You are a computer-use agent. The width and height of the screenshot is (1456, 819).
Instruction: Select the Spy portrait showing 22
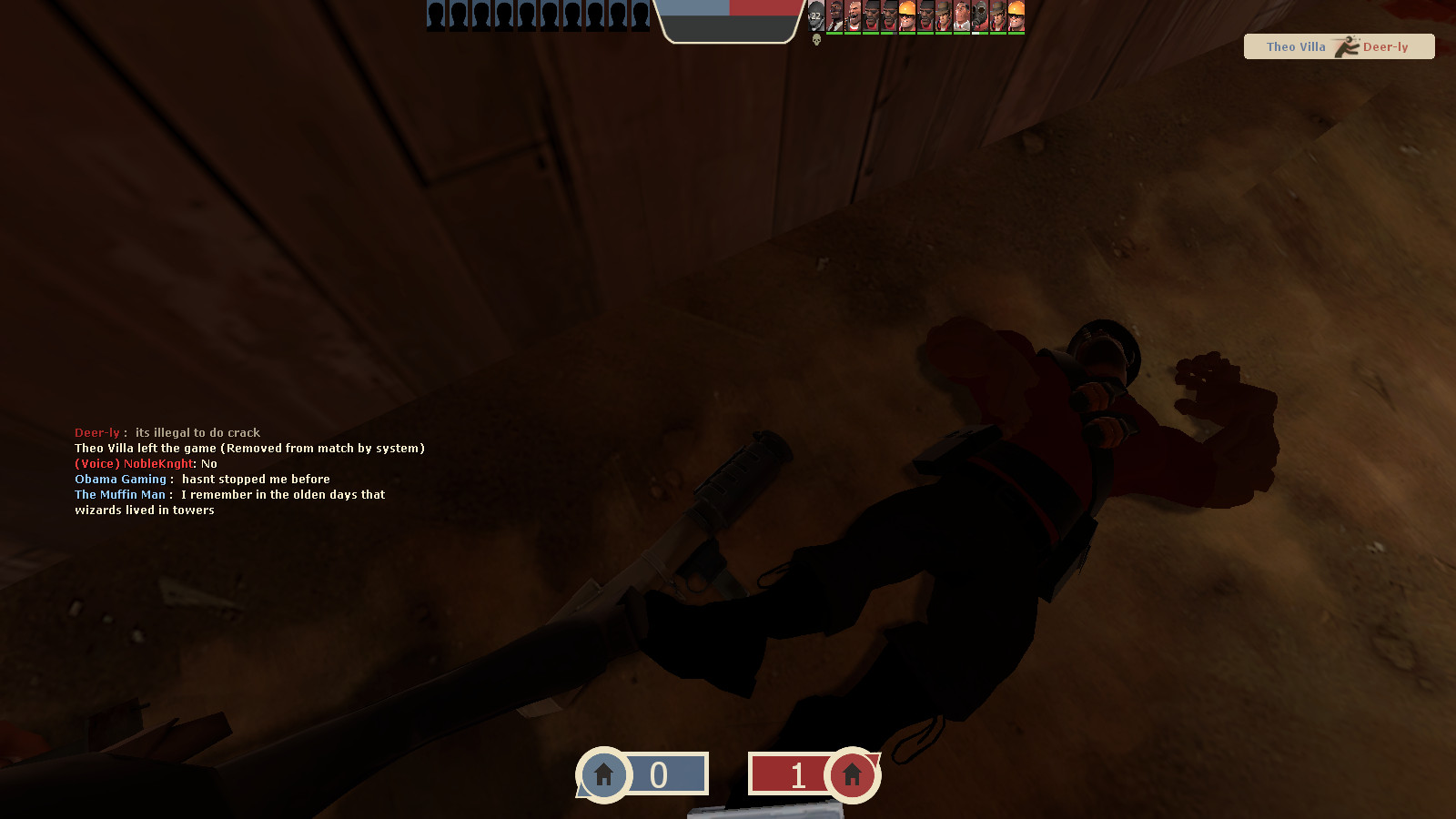click(x=814, y=15)
